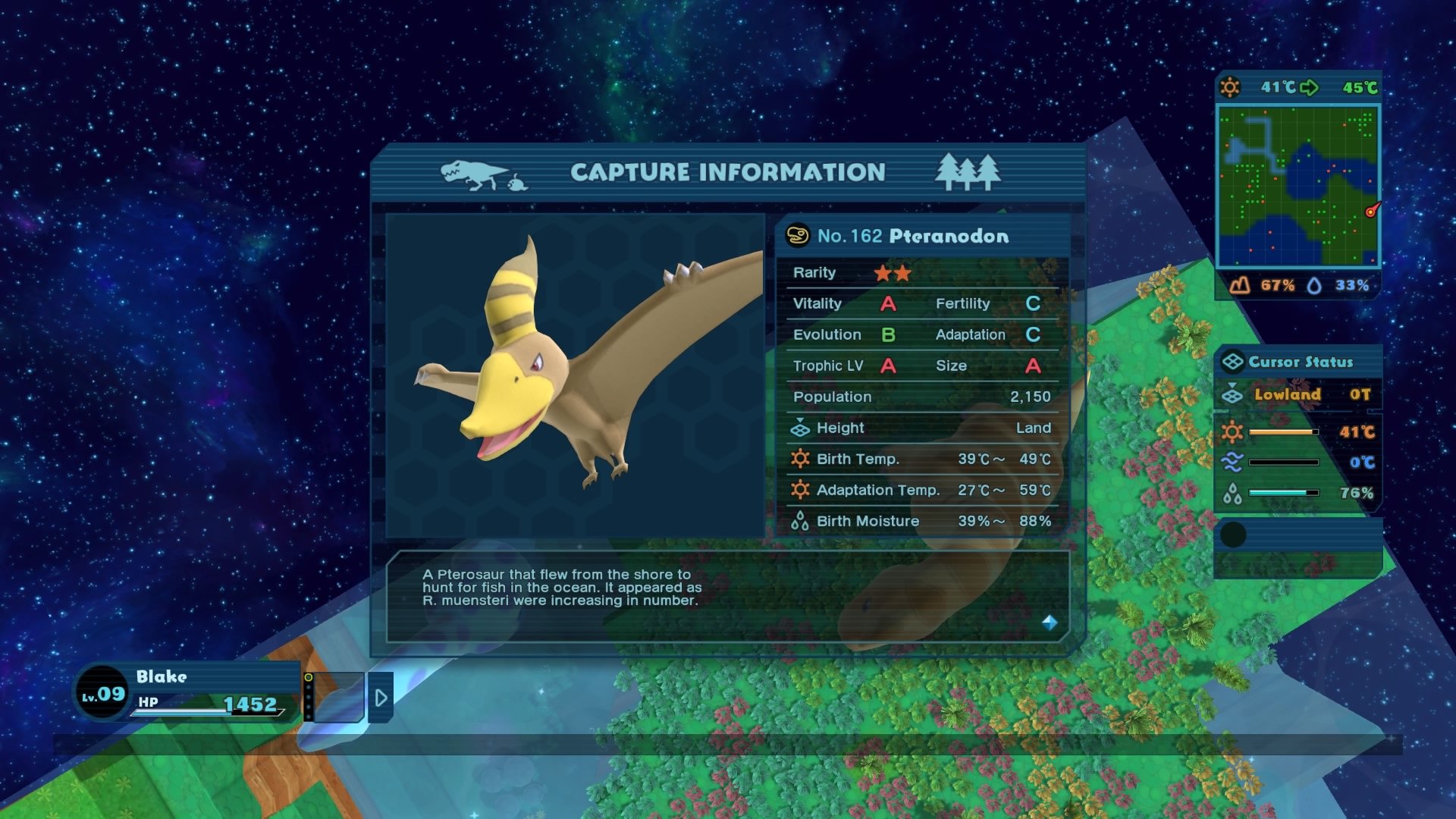This screenshot has height=819, width=1456.
Task: Click the Capture Information title bar
Action: [x=727, y=173]
